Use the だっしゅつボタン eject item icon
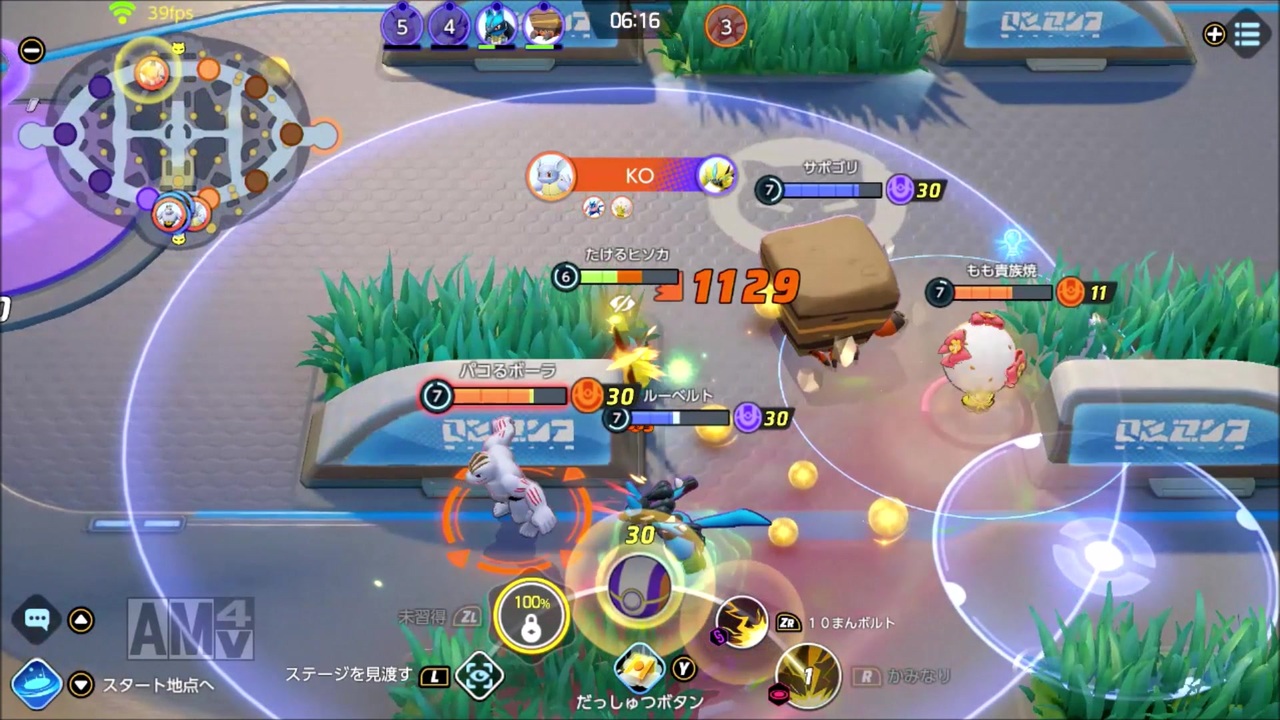Viewport: 1280px width, 720px height. click(x=640, y=665)
